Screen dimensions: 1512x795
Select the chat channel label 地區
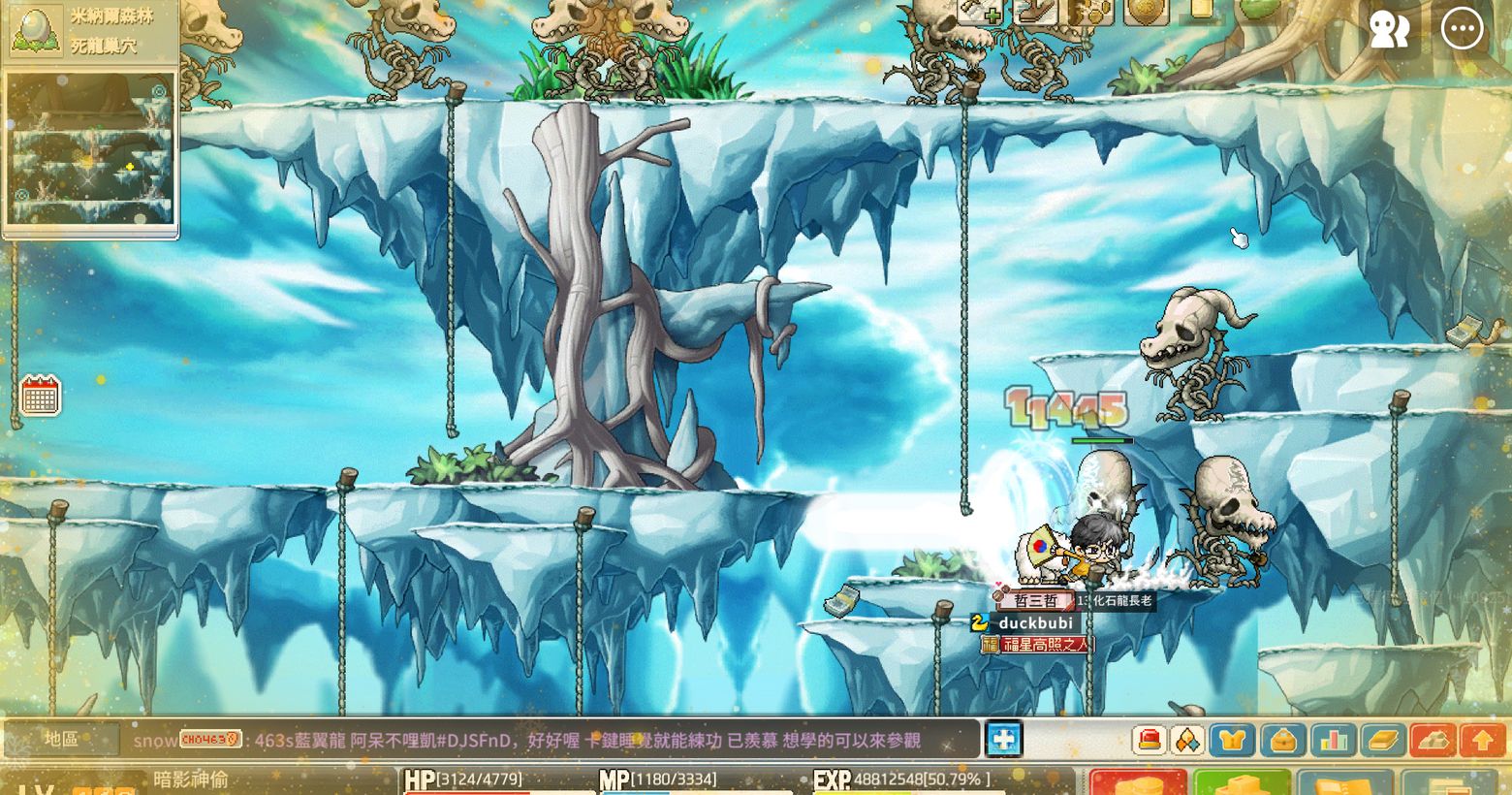tap(61, 740)
